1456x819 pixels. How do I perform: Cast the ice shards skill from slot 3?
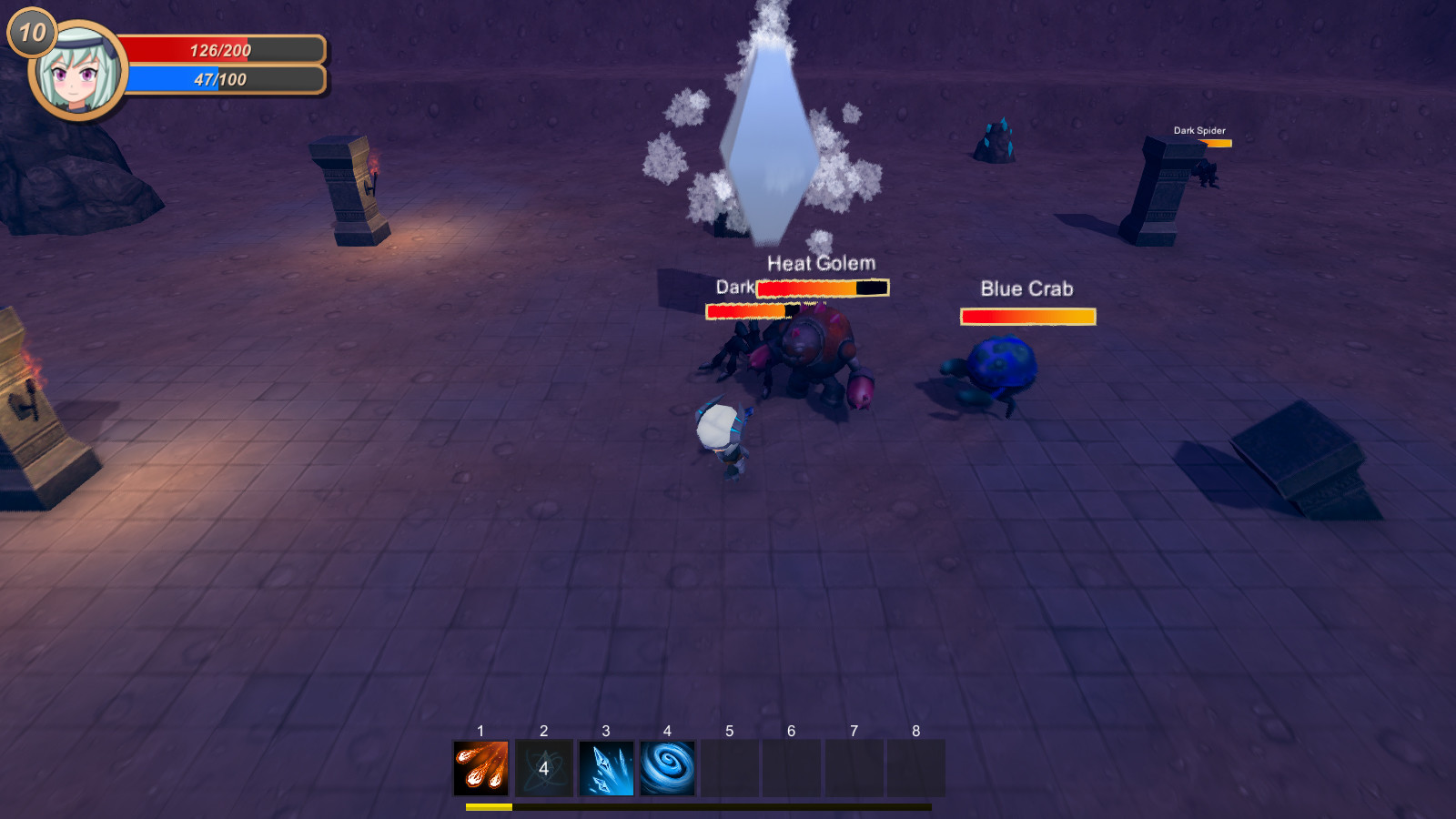(605, 767)
